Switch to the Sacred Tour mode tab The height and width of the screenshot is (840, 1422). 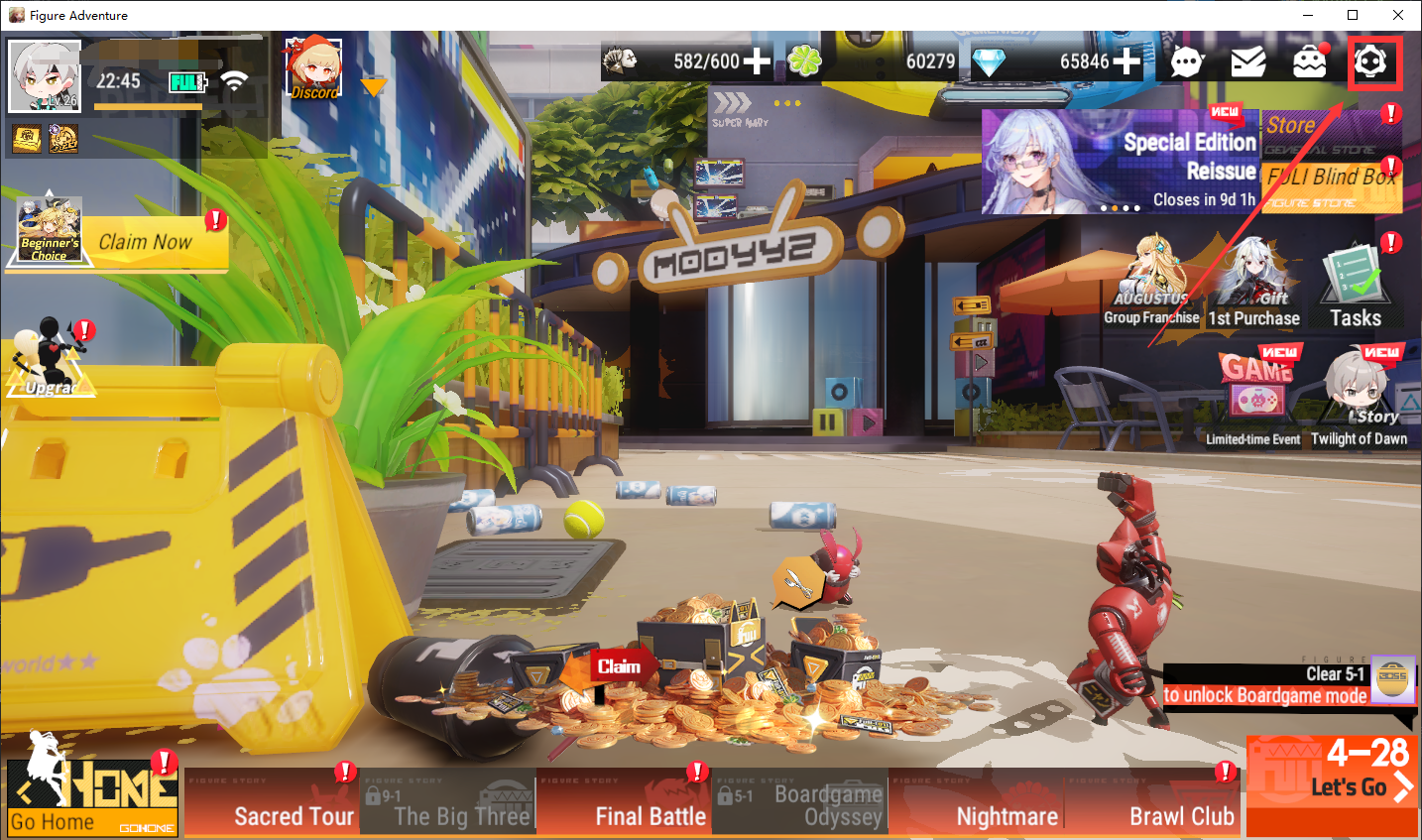[294, 815]
